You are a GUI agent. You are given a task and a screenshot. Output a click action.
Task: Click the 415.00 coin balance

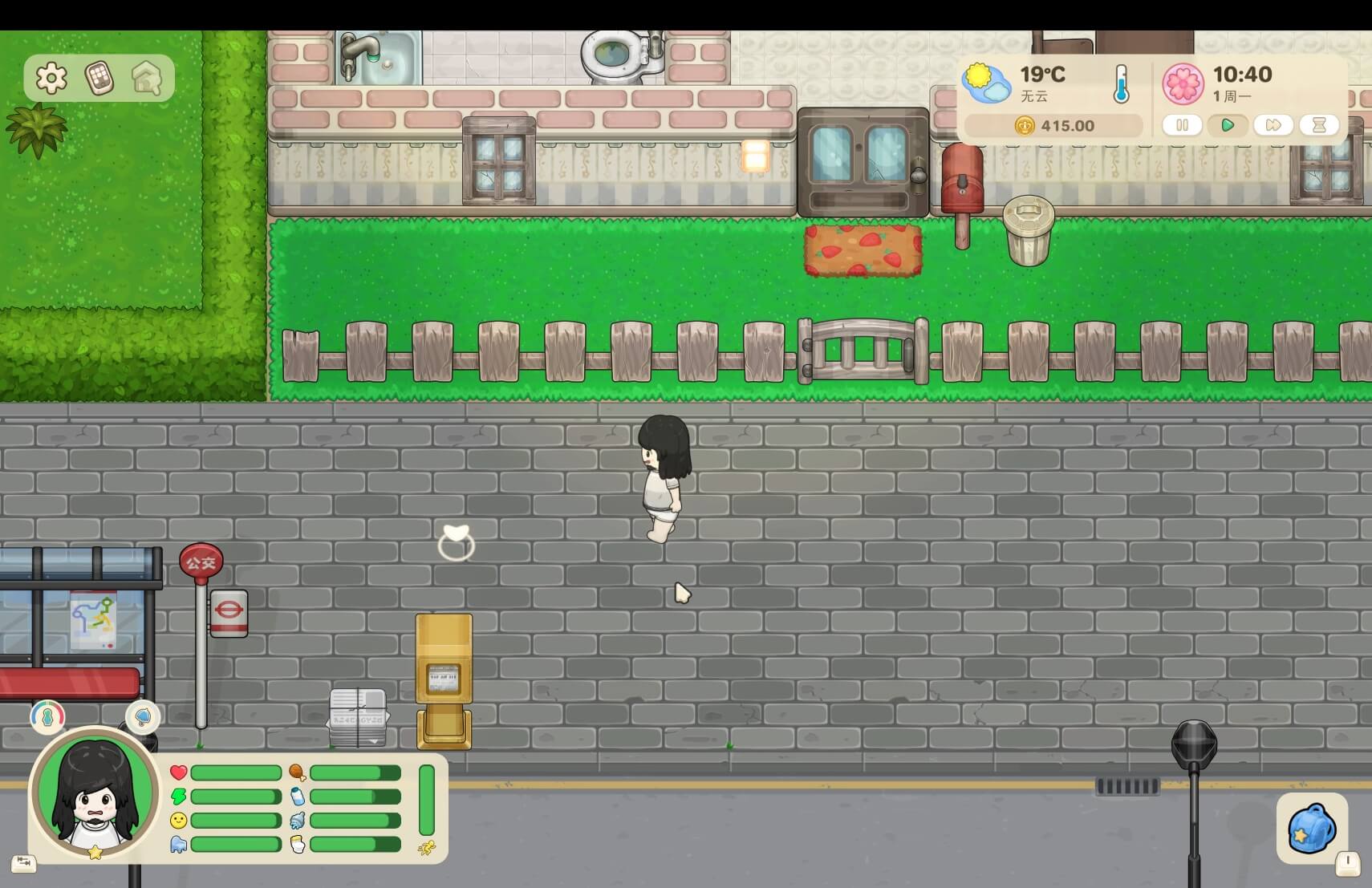[x=1052, y=126]
